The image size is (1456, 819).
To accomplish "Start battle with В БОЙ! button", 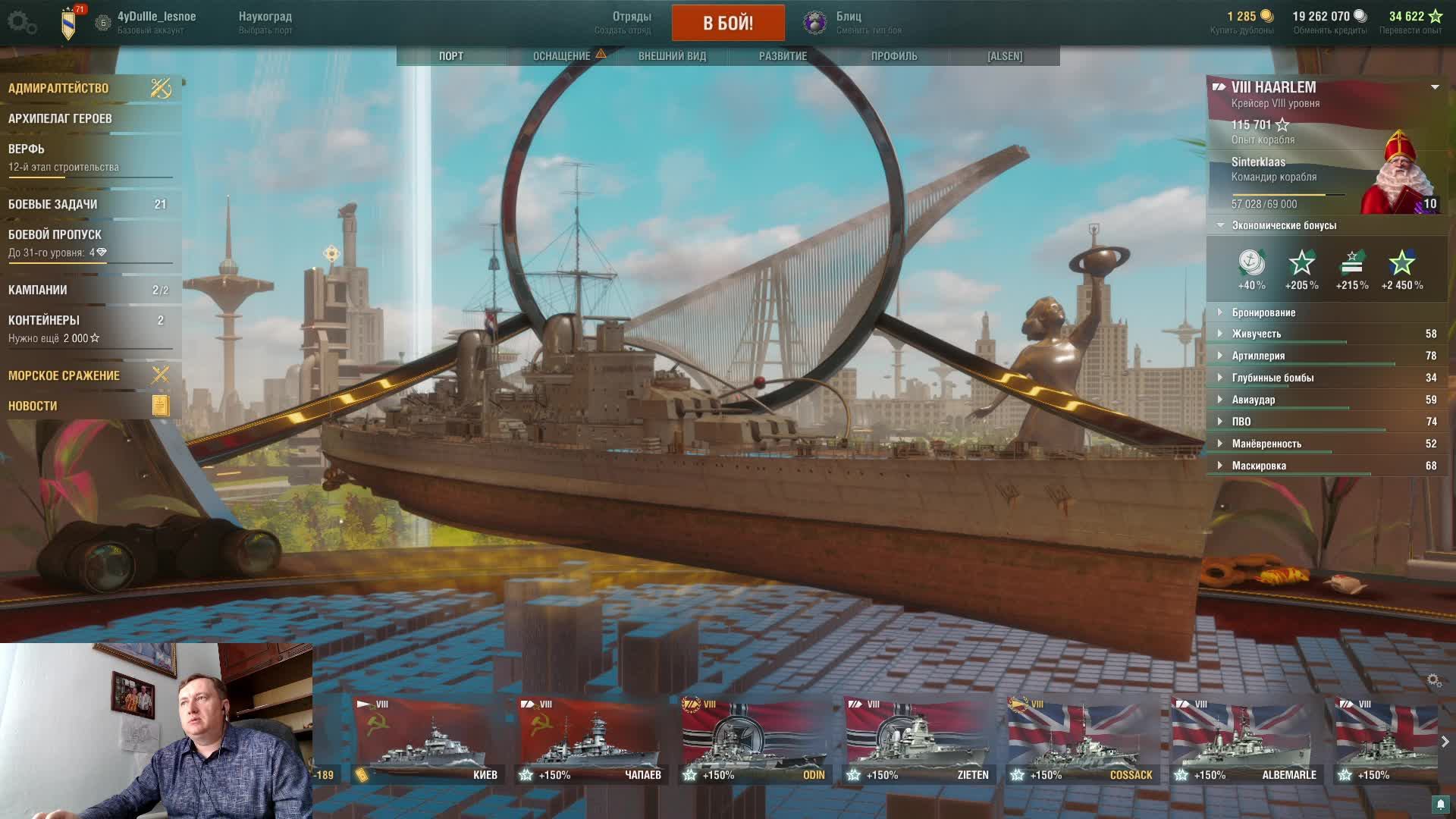I will (x=728, y=23).
